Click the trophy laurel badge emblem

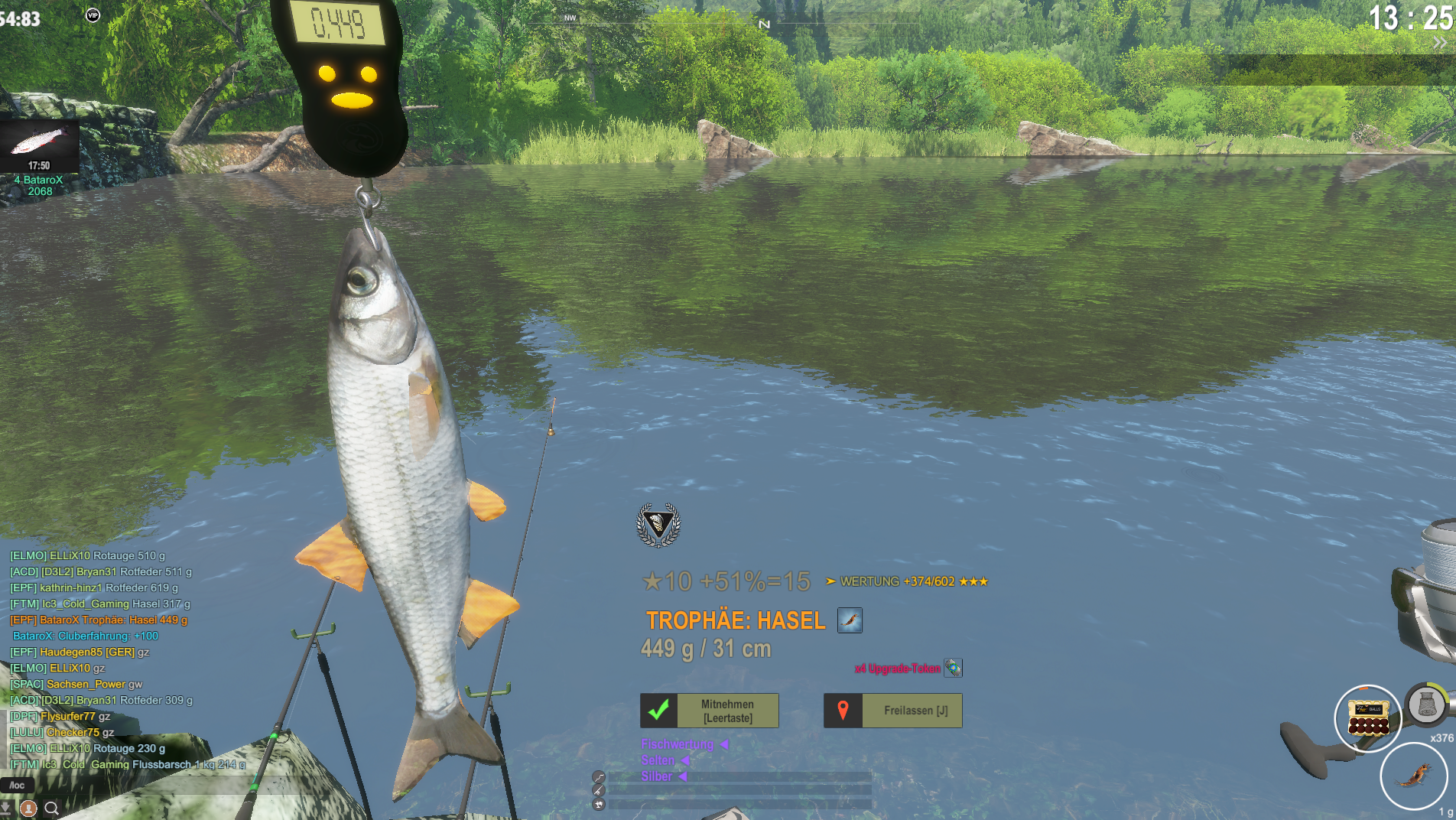pyautogui.click(x=658, y=525)
